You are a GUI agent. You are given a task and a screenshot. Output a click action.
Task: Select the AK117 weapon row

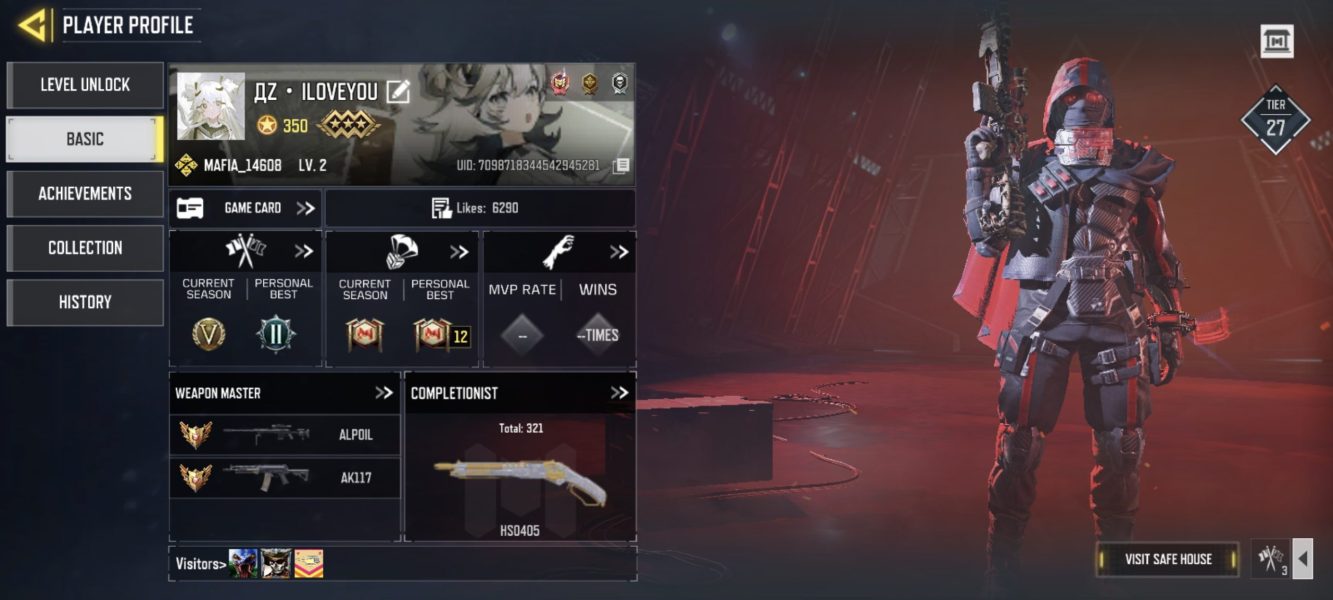(x=285, y=478)
